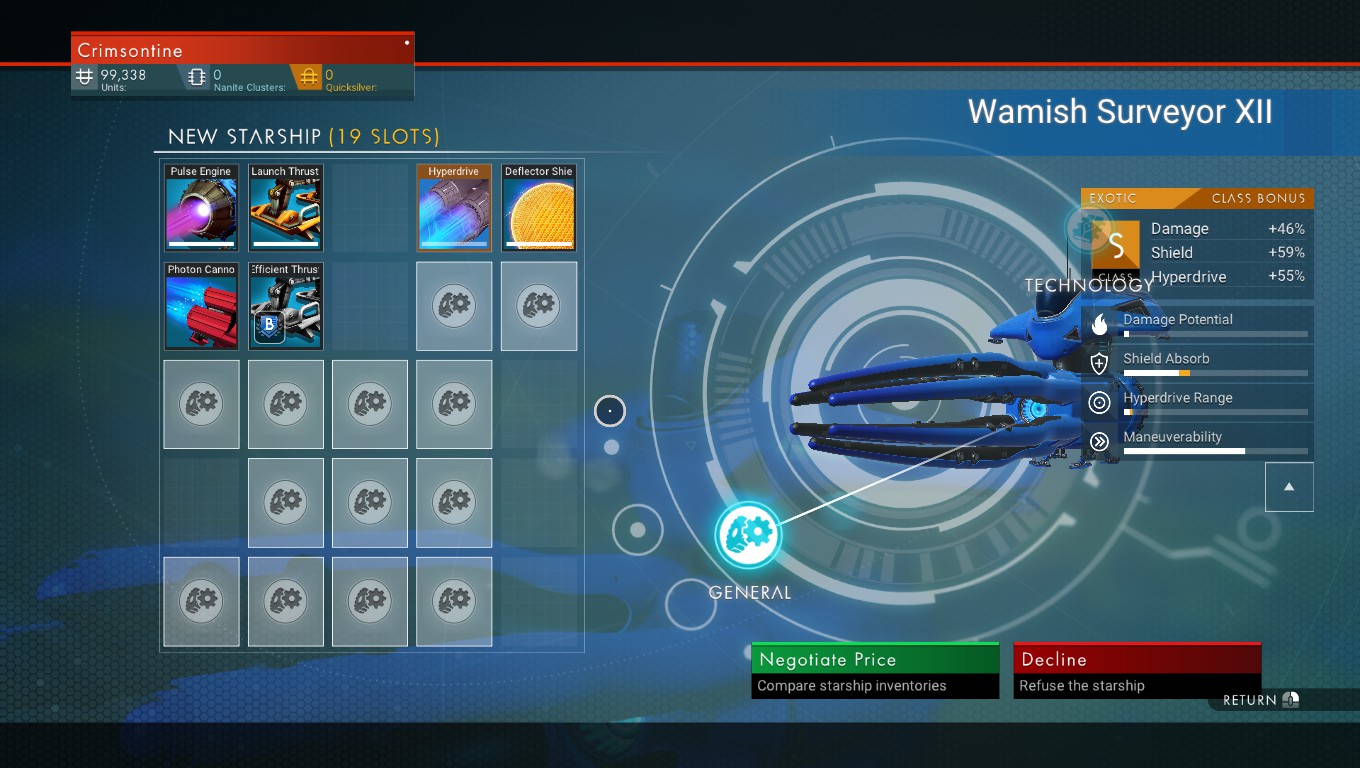Screen dimensions: 1360x768
Task: Negotiate the starship price
Action: (875, 670)
